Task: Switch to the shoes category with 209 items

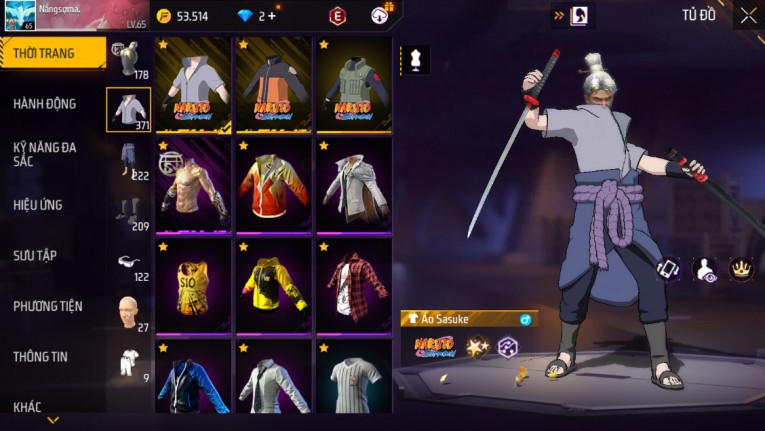Action: 128,211
